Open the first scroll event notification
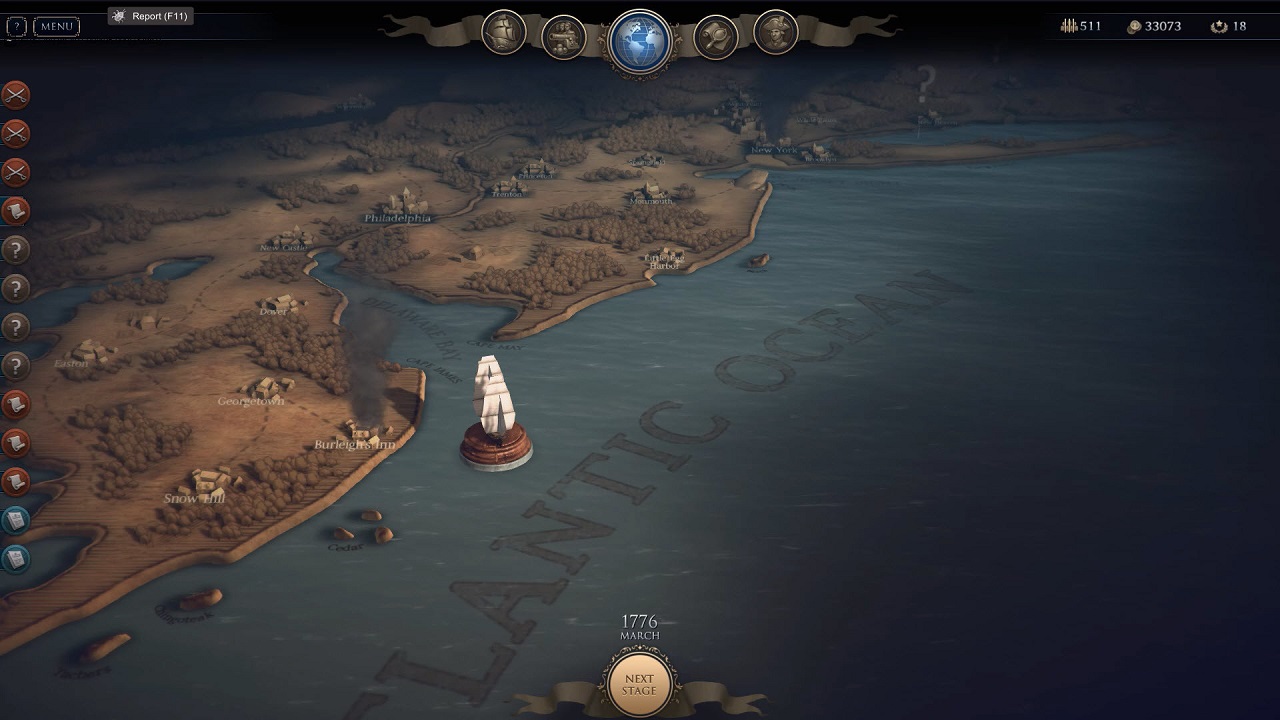Screen dimensions: 1280x720 tap(13, 211)
